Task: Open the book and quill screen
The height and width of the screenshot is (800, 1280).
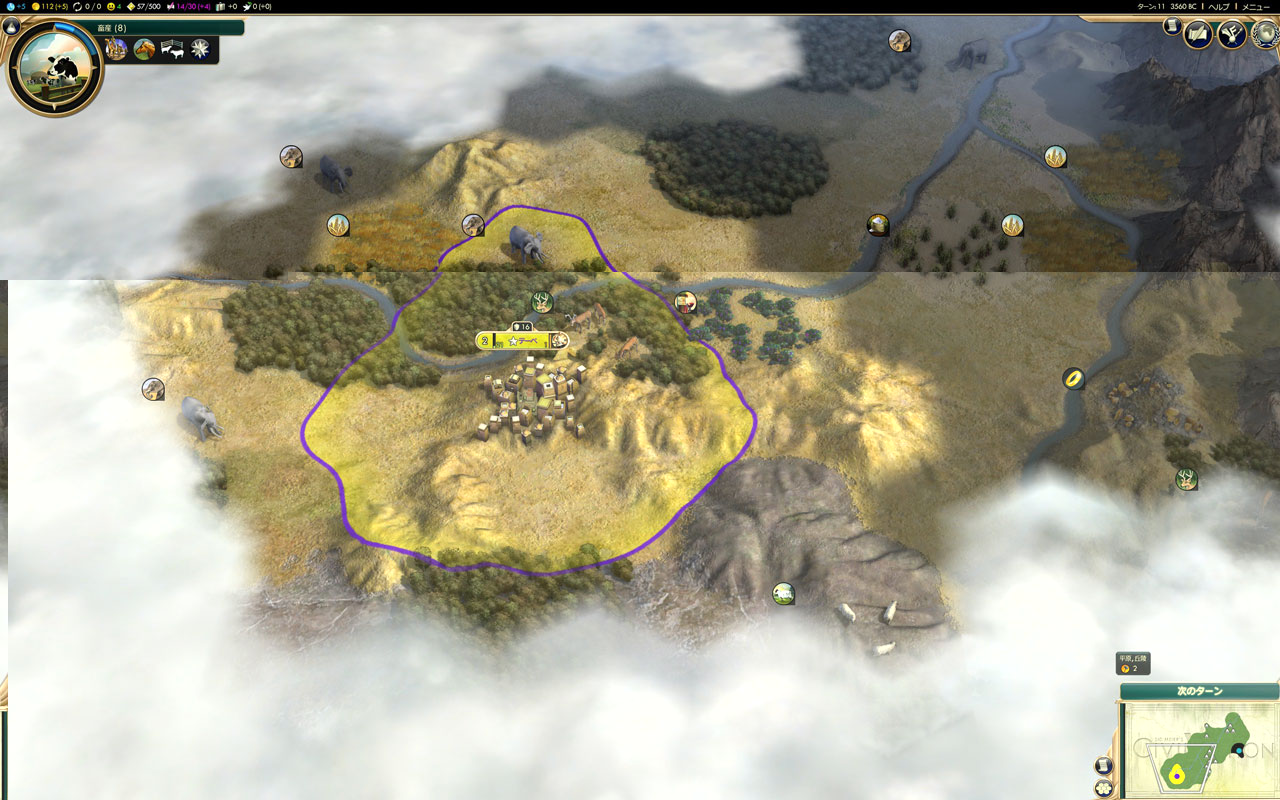Action: coord(1198,35)
